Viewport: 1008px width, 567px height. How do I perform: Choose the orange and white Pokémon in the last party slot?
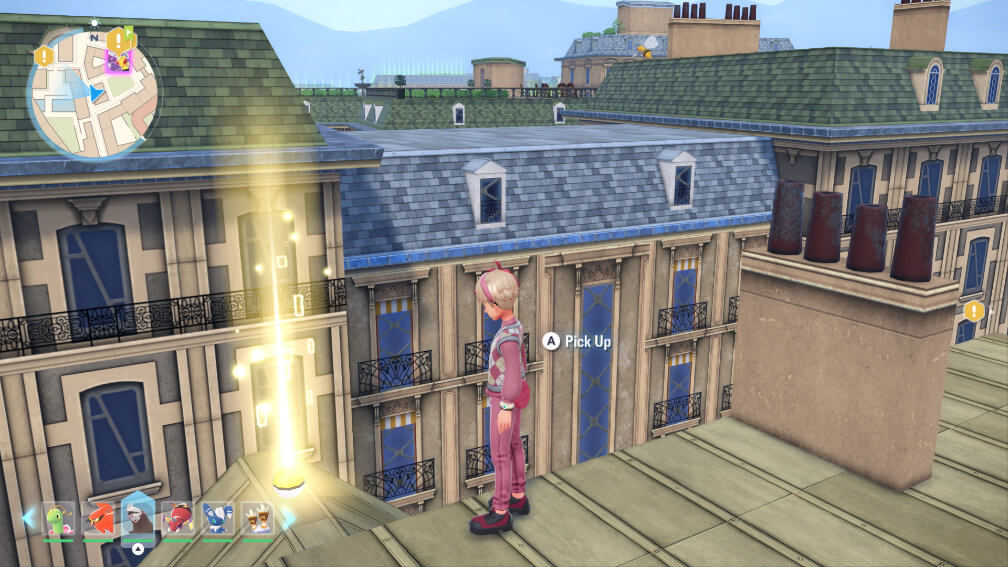(x=257, y=519)
